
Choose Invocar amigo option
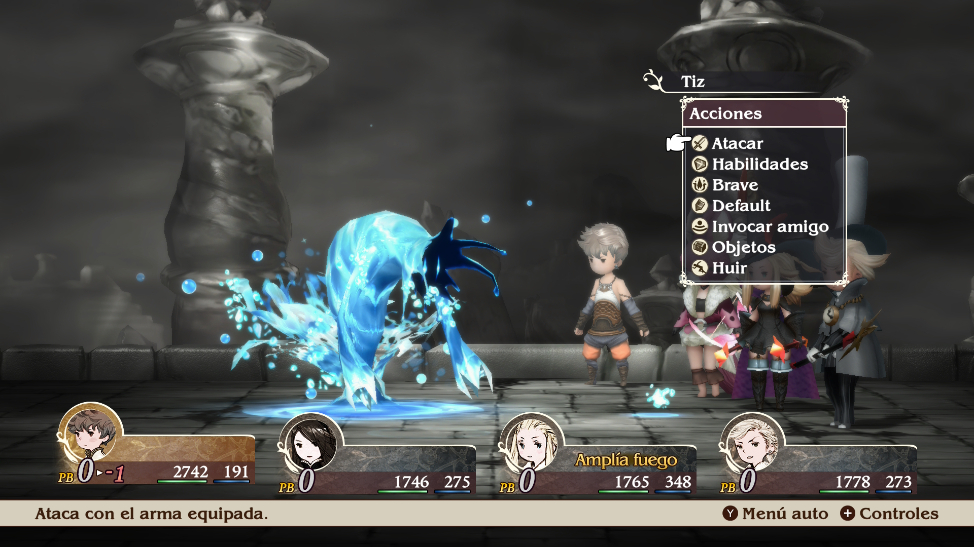769,227
